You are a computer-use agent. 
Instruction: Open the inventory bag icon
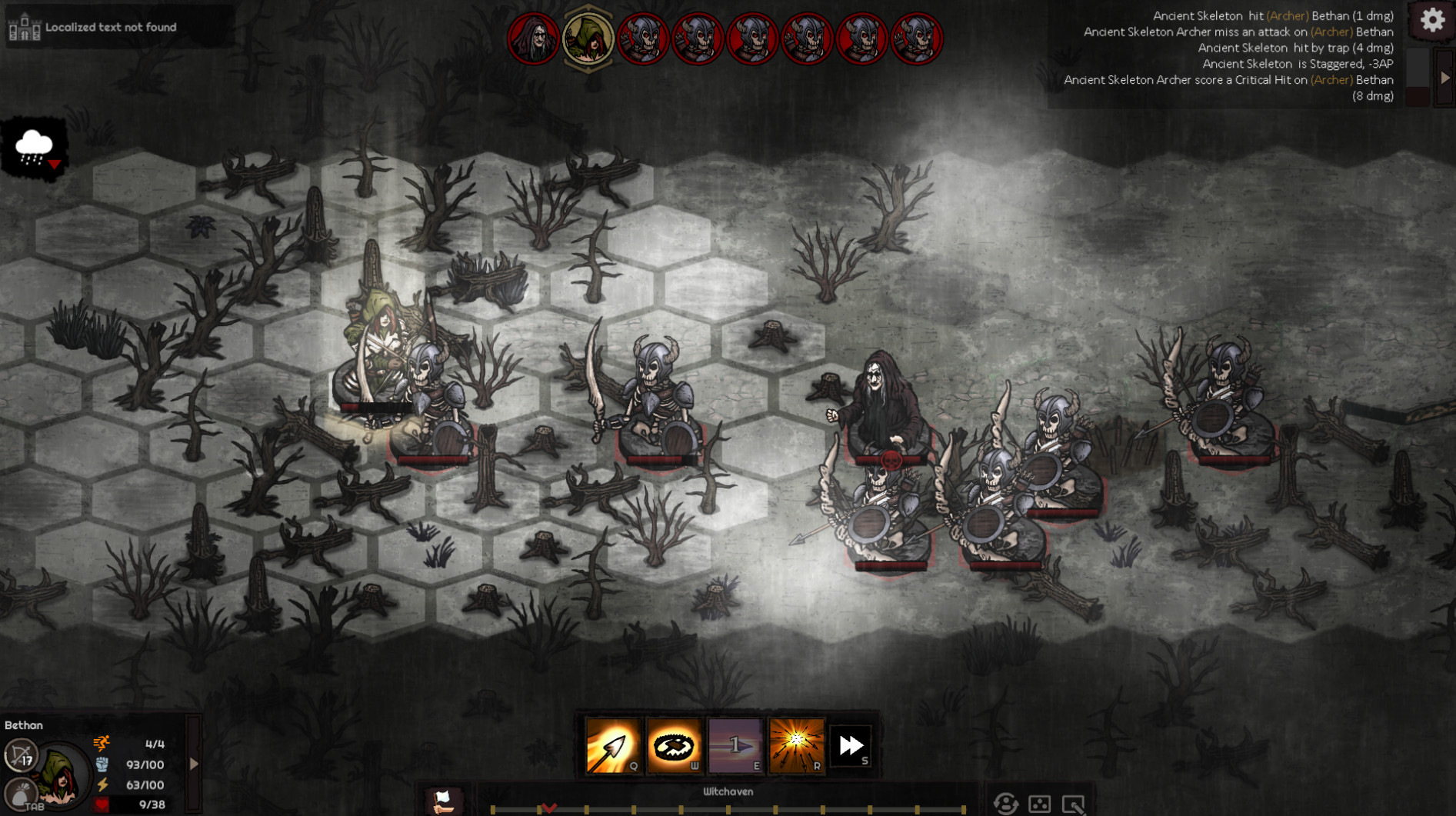(21, 793)
